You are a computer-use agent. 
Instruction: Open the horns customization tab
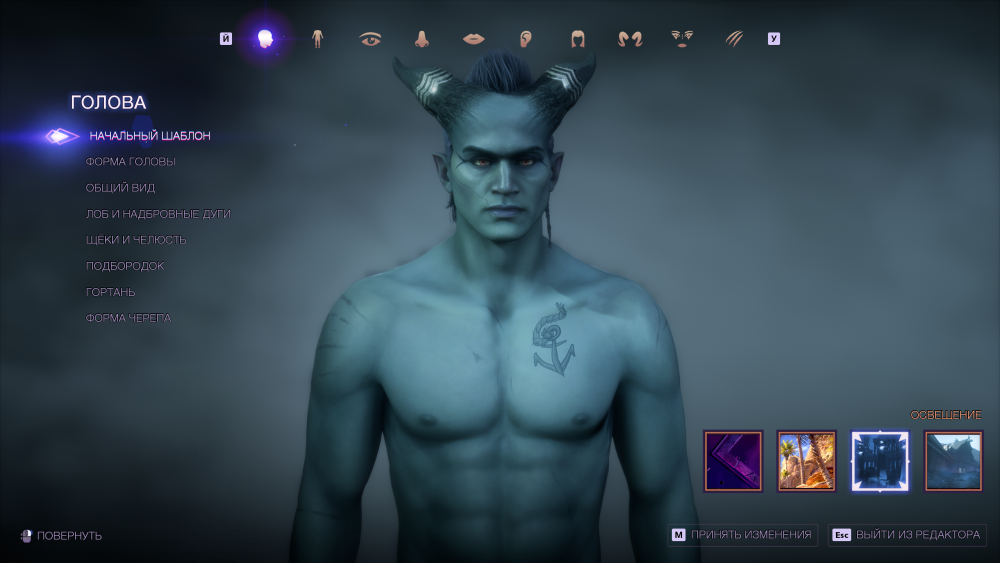pos(630,39)
